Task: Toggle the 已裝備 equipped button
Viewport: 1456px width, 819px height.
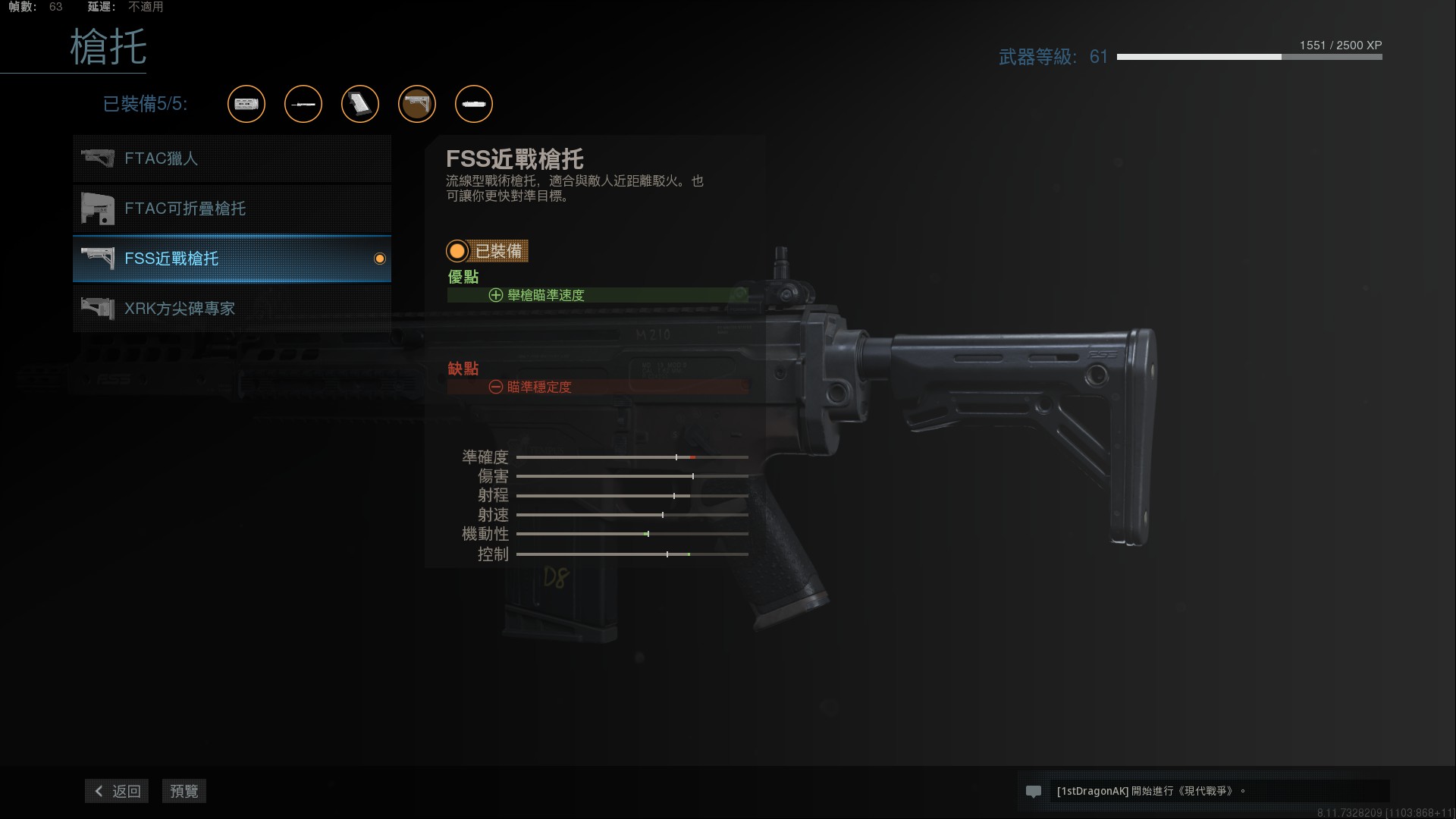Action: [x=488, y=251]
